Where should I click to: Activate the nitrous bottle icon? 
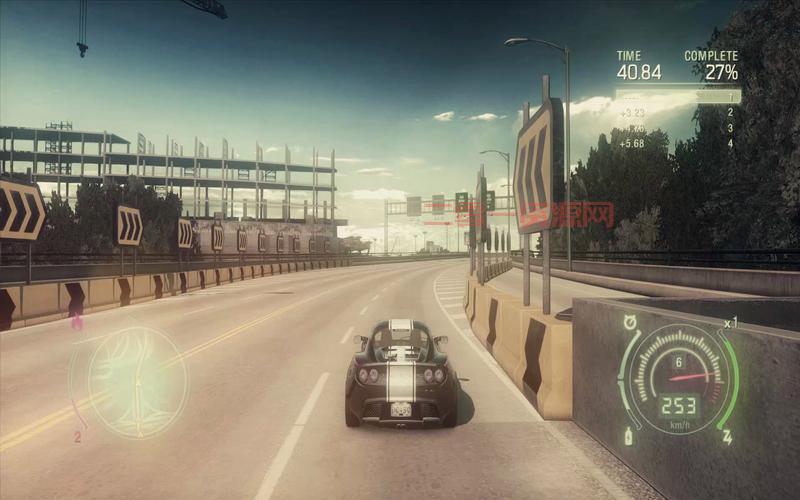pos(629,436)
